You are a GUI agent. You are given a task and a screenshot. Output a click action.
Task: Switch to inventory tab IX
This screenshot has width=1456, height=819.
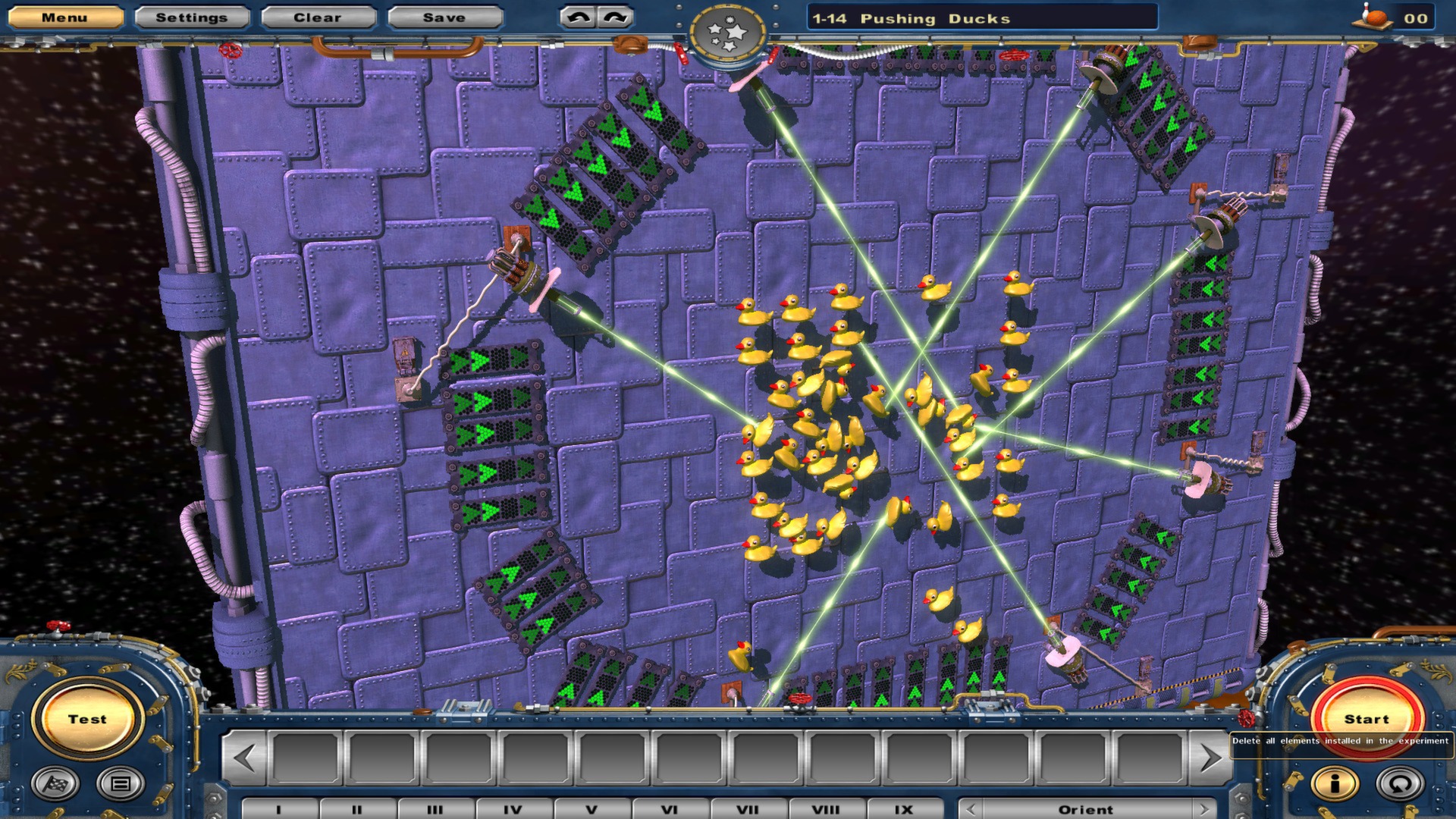(904, 809)
